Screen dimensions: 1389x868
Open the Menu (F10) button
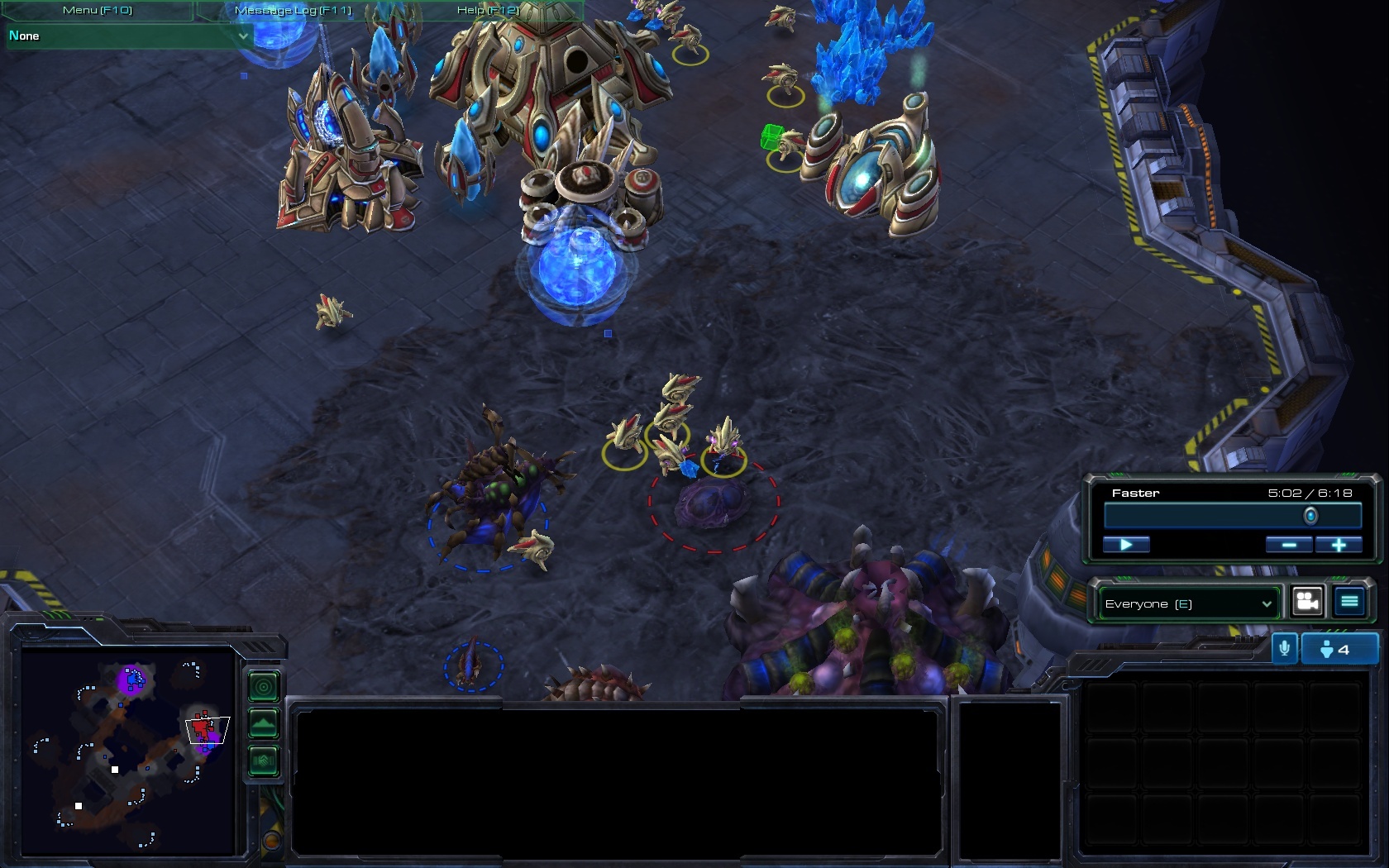tap(98, 10)
